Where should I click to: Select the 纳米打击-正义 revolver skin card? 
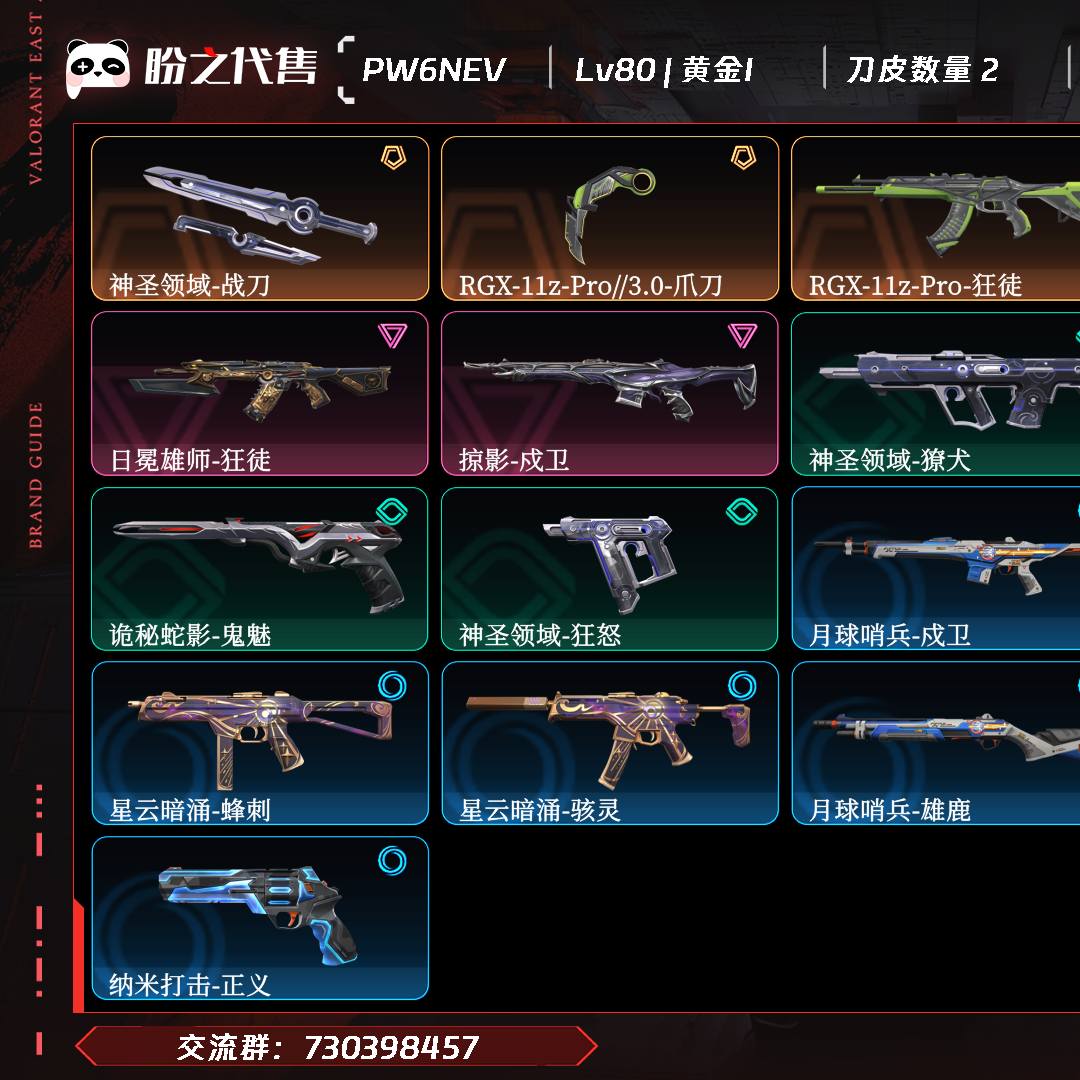click(260, 918)
